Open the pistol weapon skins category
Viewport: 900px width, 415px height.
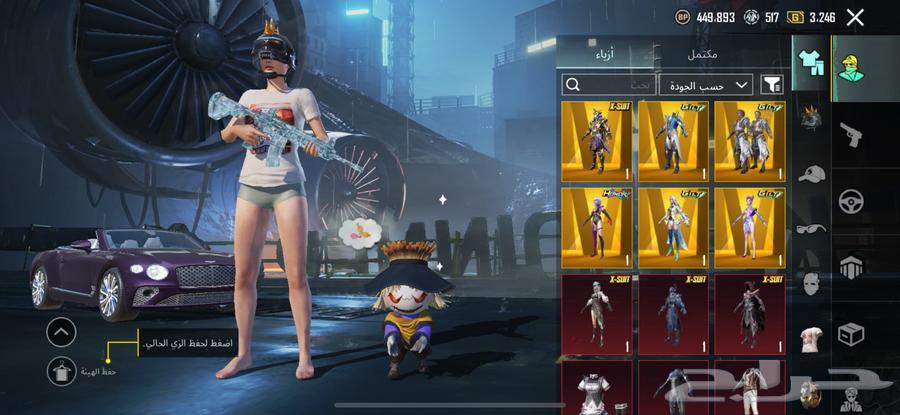pyautogui.click(x=852, y=133)
